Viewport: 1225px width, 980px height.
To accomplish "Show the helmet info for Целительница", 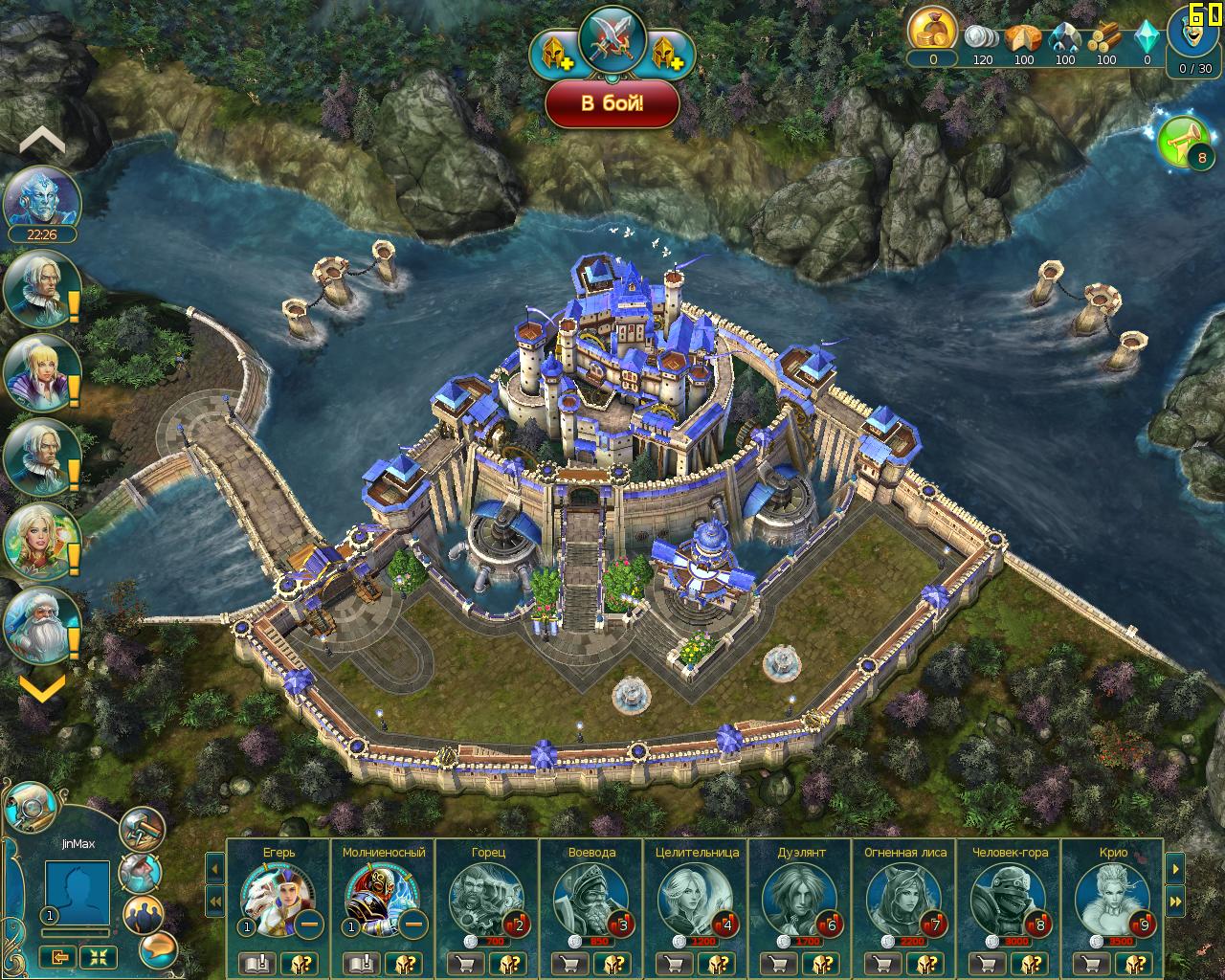I will pos(721,964).
